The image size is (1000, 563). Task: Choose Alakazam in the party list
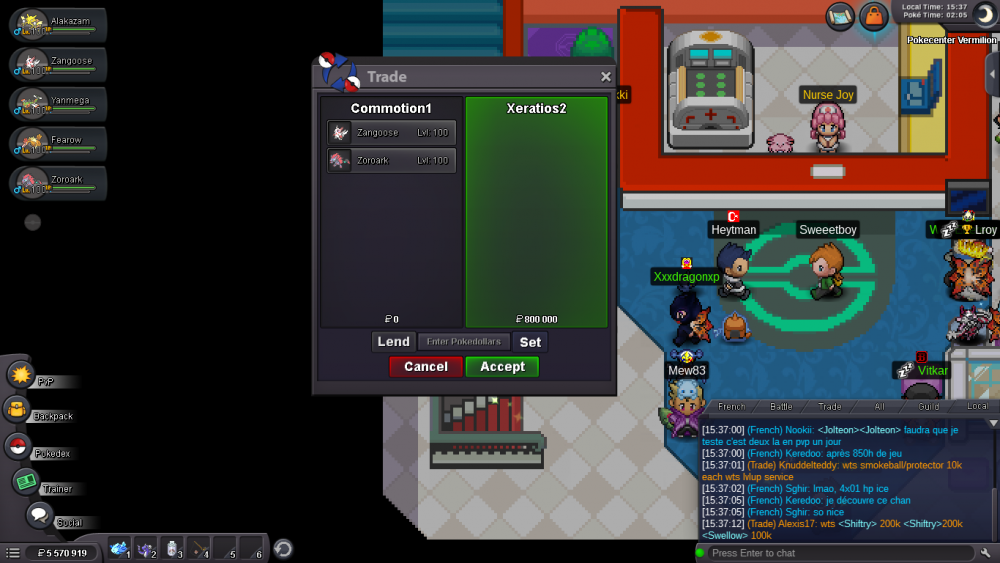(x=58, y=25)
